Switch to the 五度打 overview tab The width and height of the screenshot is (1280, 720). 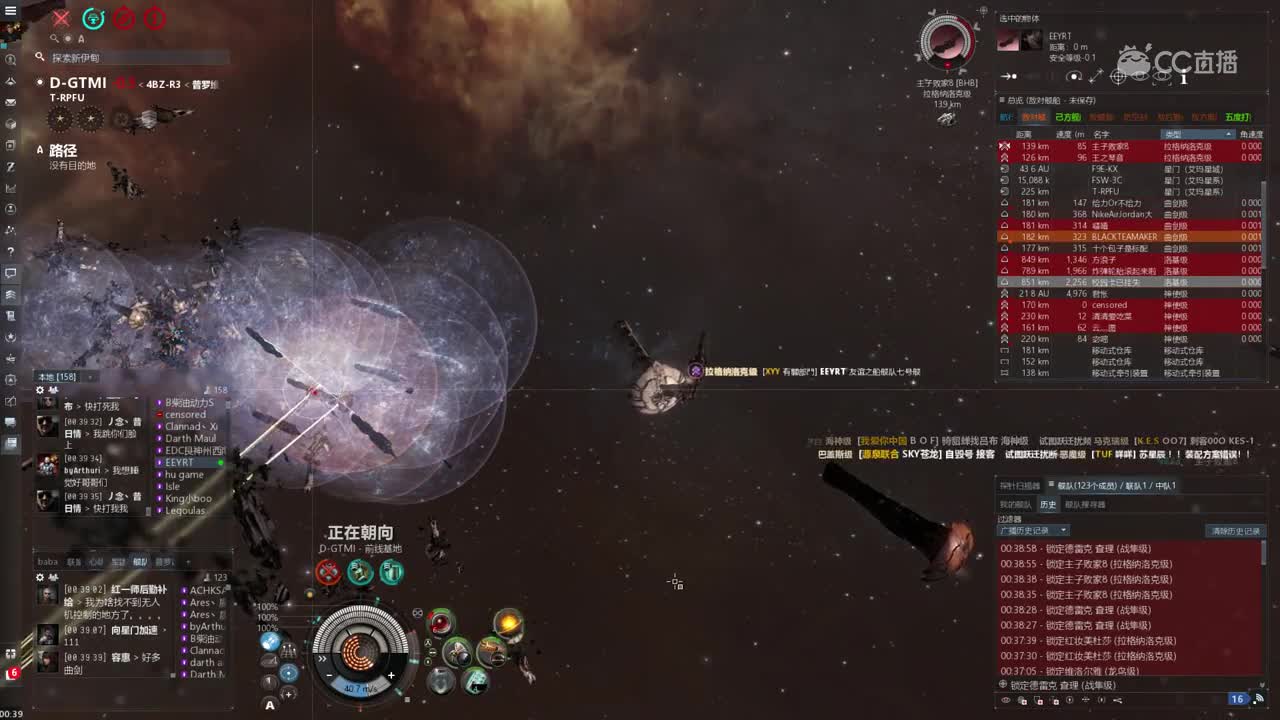[1237, 117]
